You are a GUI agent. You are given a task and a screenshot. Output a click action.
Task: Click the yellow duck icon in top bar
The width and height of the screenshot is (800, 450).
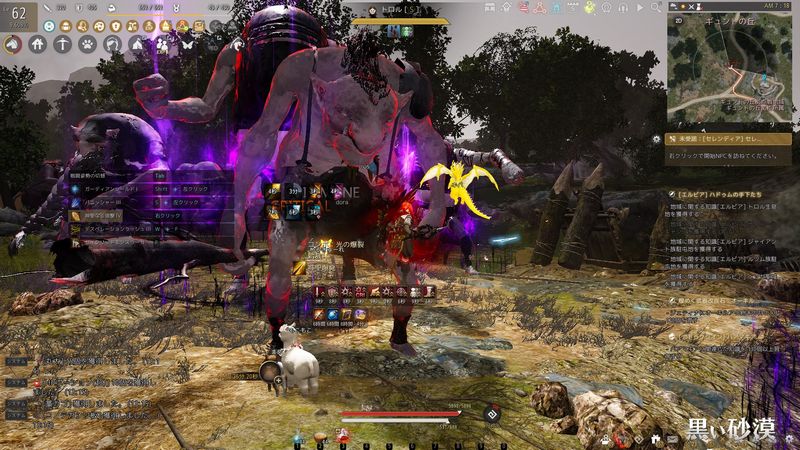click(x=589, y=8)
